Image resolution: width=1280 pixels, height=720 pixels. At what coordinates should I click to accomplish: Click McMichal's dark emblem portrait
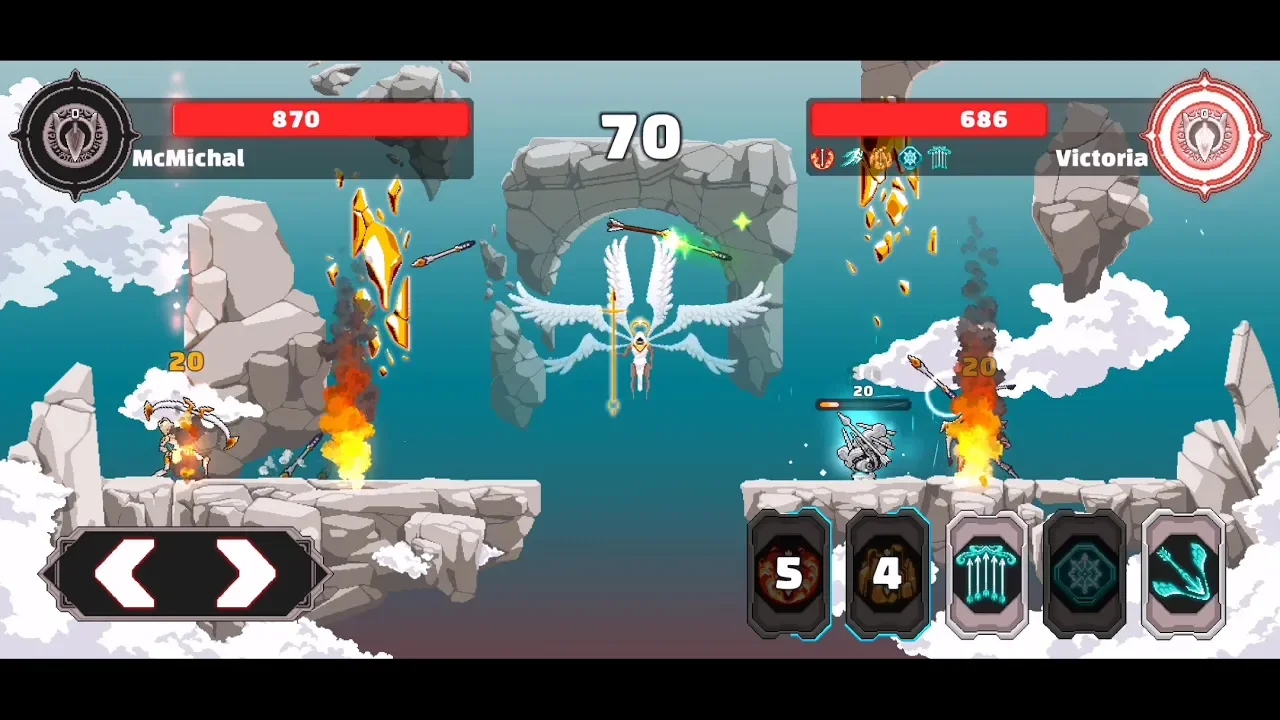(x=75, y=134)
